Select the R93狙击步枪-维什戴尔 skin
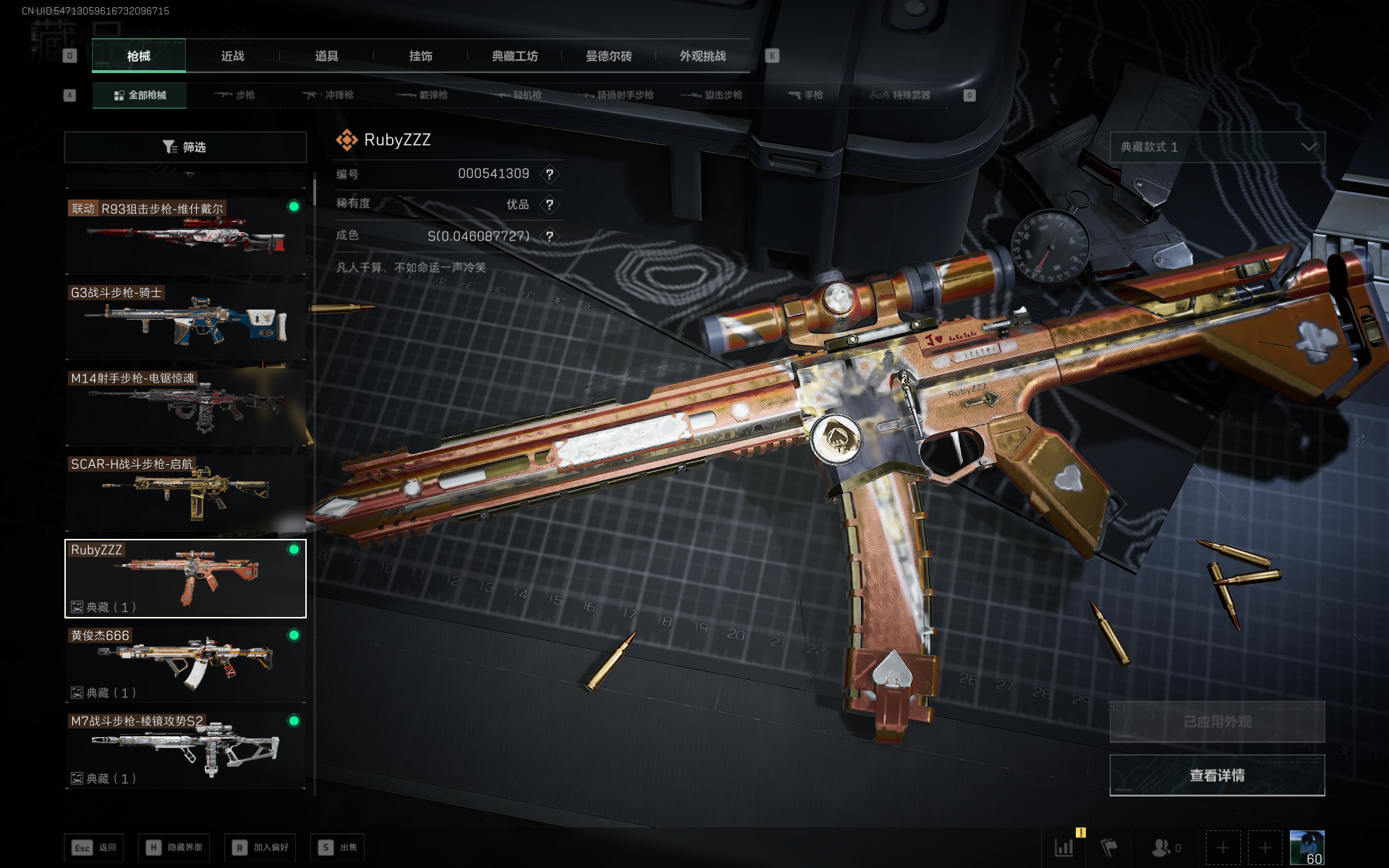The height and width of the screenshot is (868, 1389). 185,235
